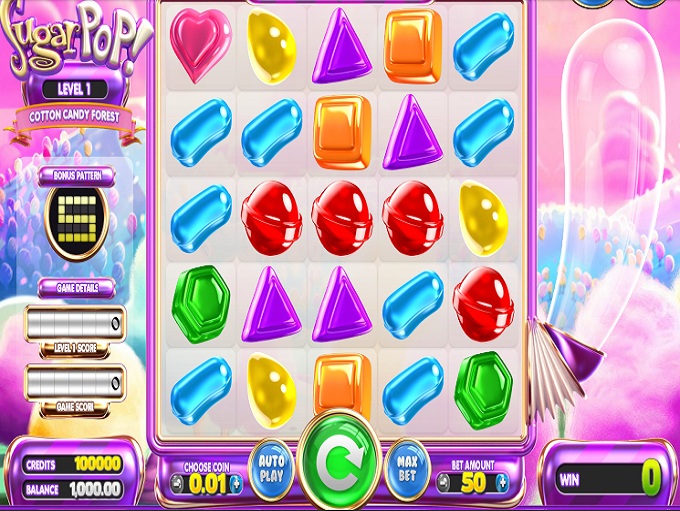
Task: Open the Bonus Pattern panel
Action: [77, 175]
